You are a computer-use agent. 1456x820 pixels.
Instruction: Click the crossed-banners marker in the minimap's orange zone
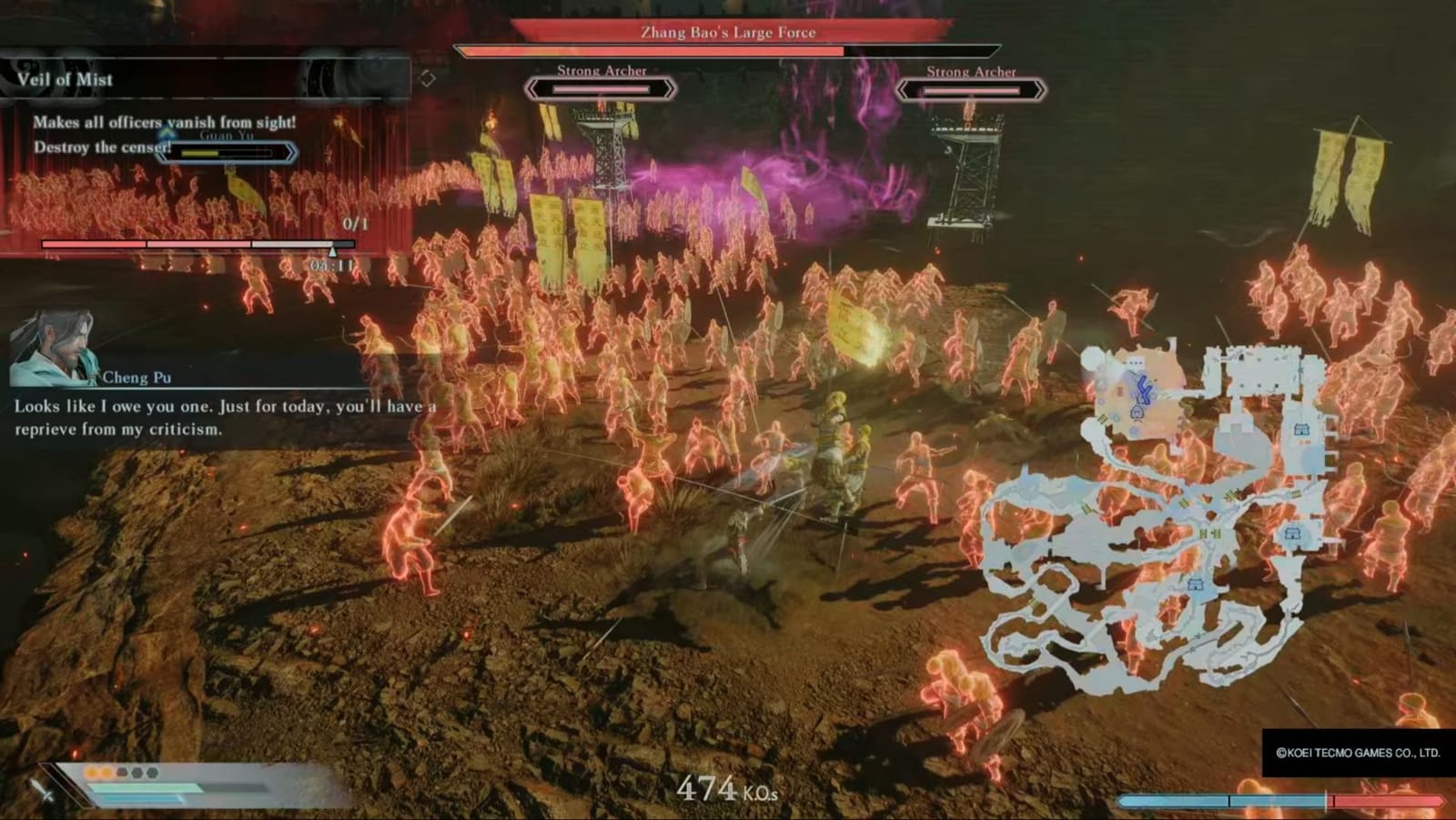[1137, 411]
